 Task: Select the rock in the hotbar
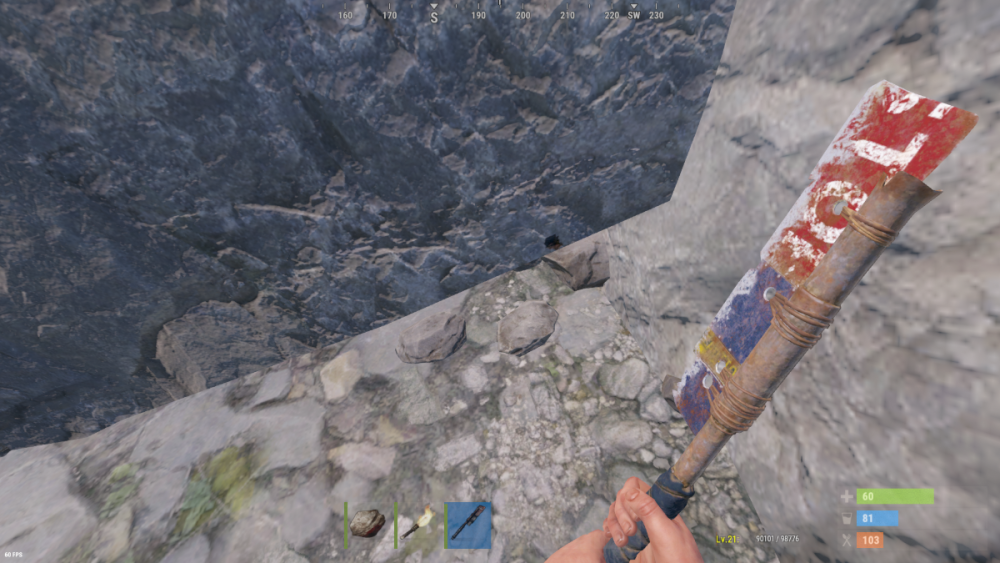pos(367,523)
